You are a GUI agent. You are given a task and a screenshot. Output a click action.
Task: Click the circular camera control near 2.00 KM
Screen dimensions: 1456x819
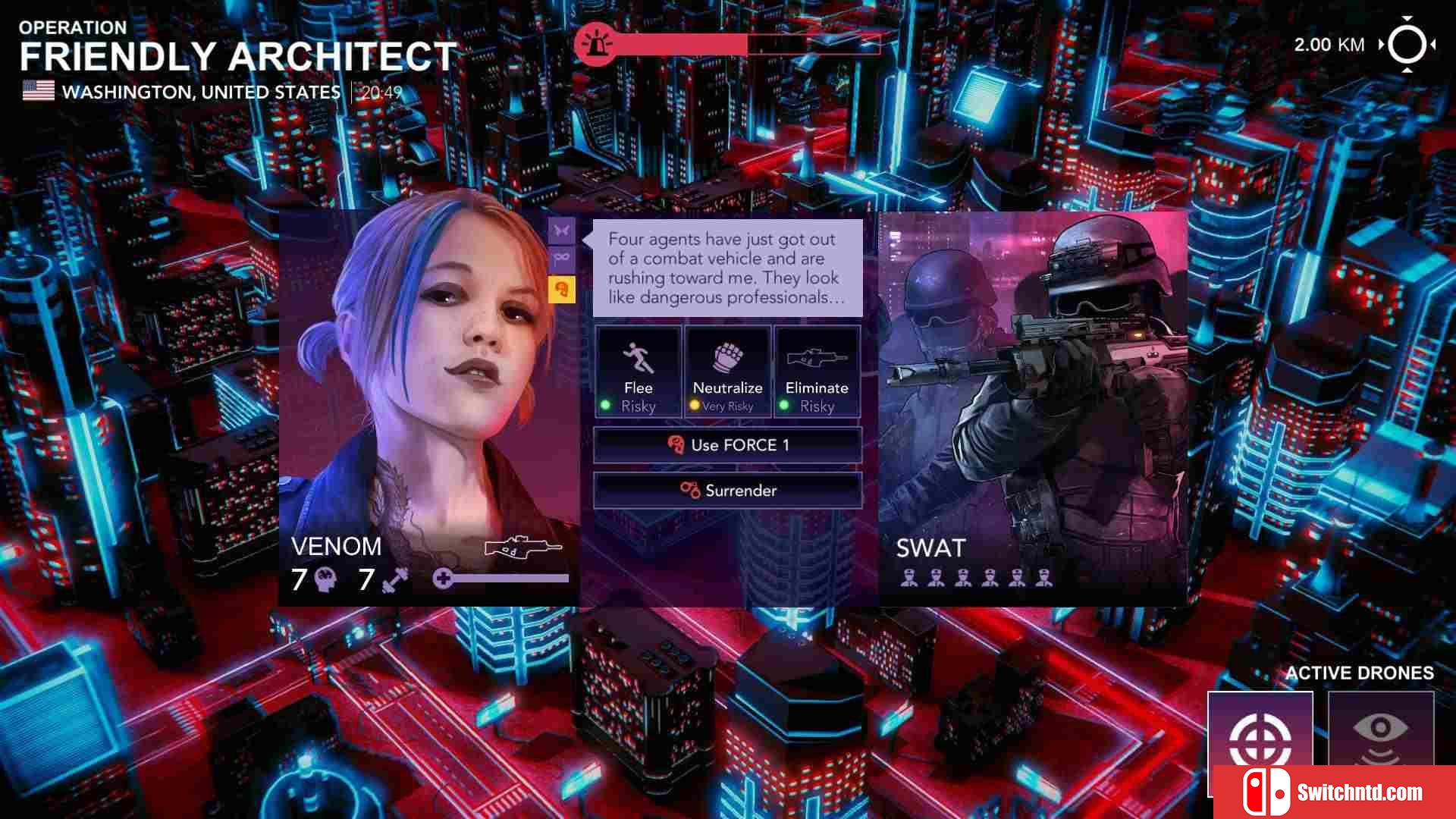click(x=1407, y=45)
